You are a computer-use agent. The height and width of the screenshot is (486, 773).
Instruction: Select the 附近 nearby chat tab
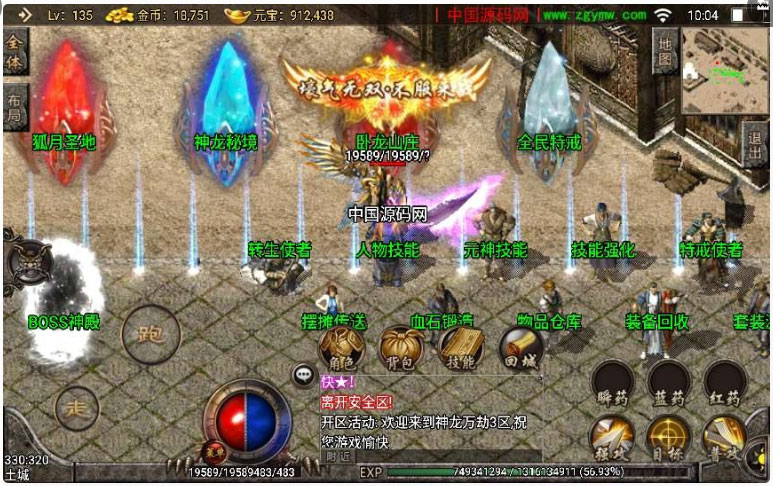coord(338,456)
